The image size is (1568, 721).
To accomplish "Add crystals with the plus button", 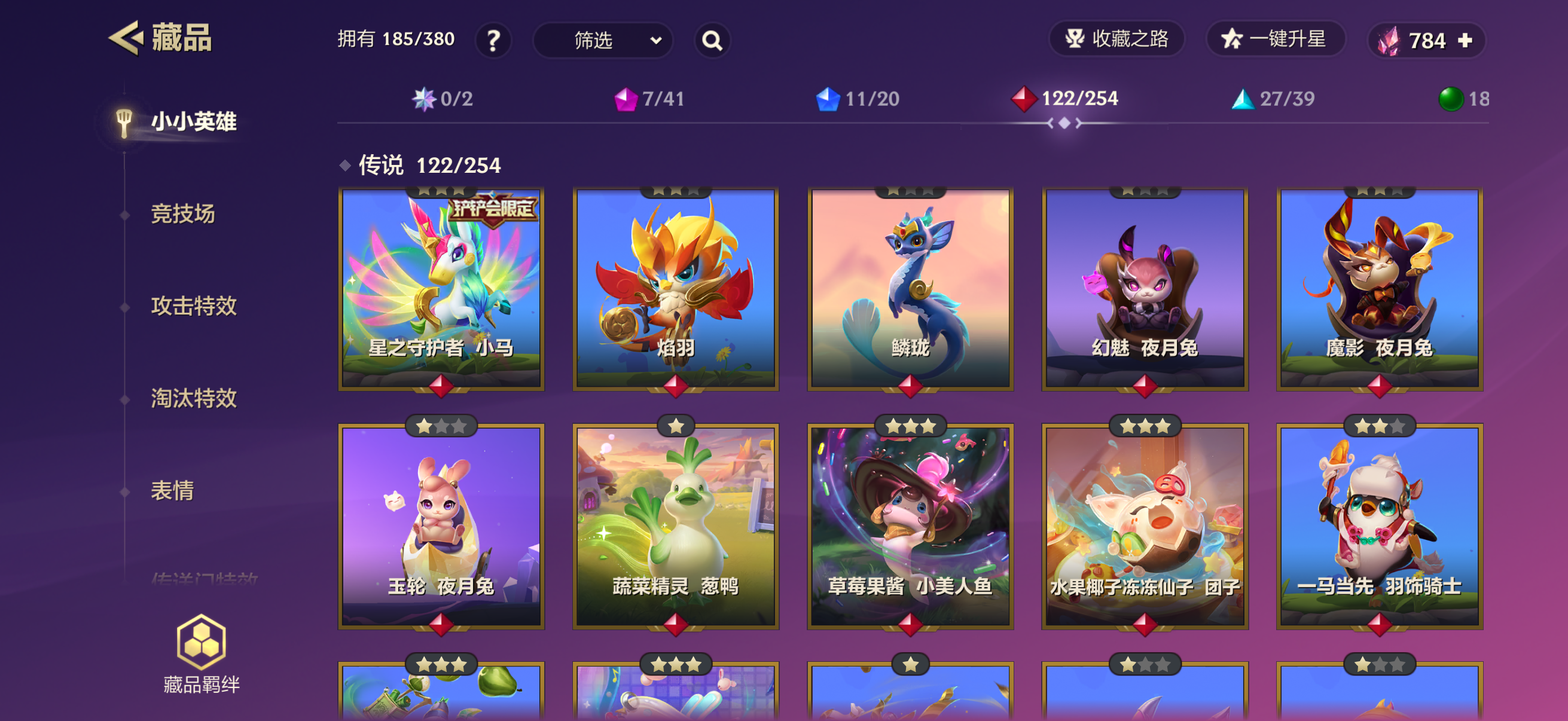I will pyautogui.click(x=1465, y=40).
